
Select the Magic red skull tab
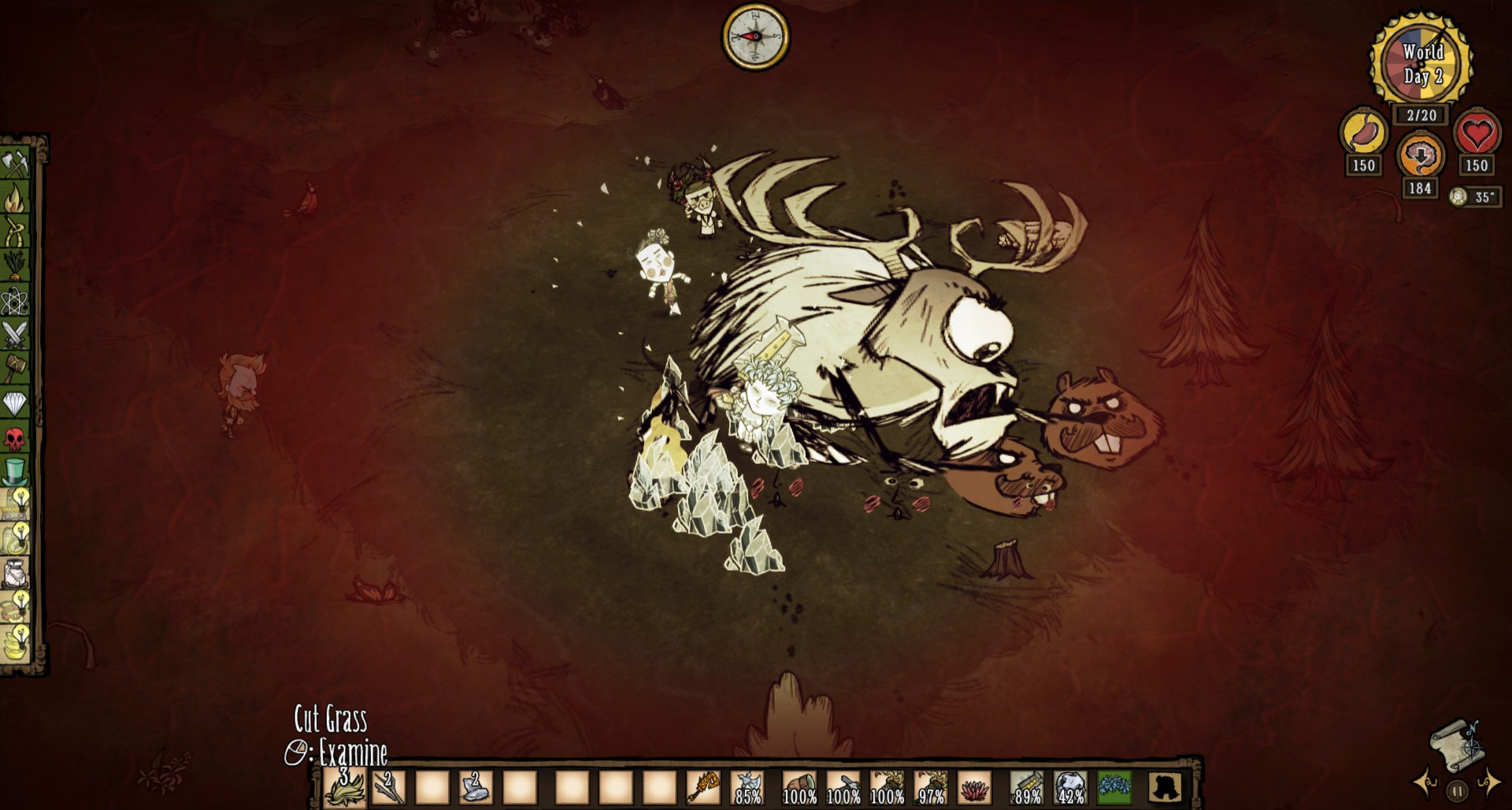[16, 437]
